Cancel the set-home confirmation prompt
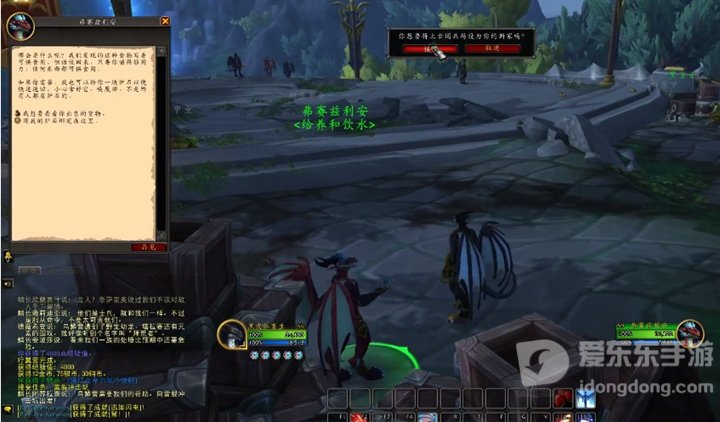The height and width of the screenshot is (422, 720). tap(492, 47)
